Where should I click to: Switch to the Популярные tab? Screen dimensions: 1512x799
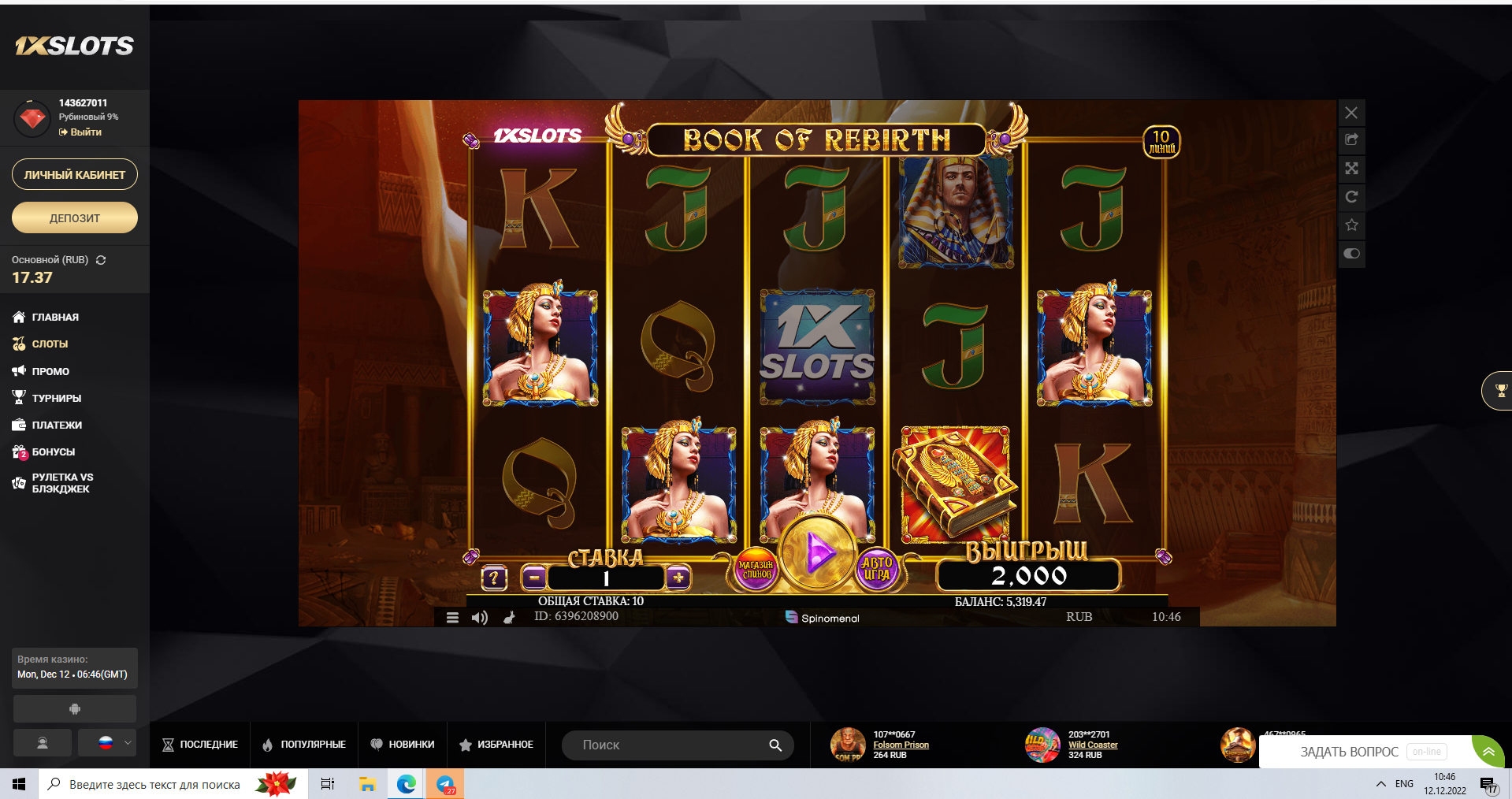click(x=304, y=745)
